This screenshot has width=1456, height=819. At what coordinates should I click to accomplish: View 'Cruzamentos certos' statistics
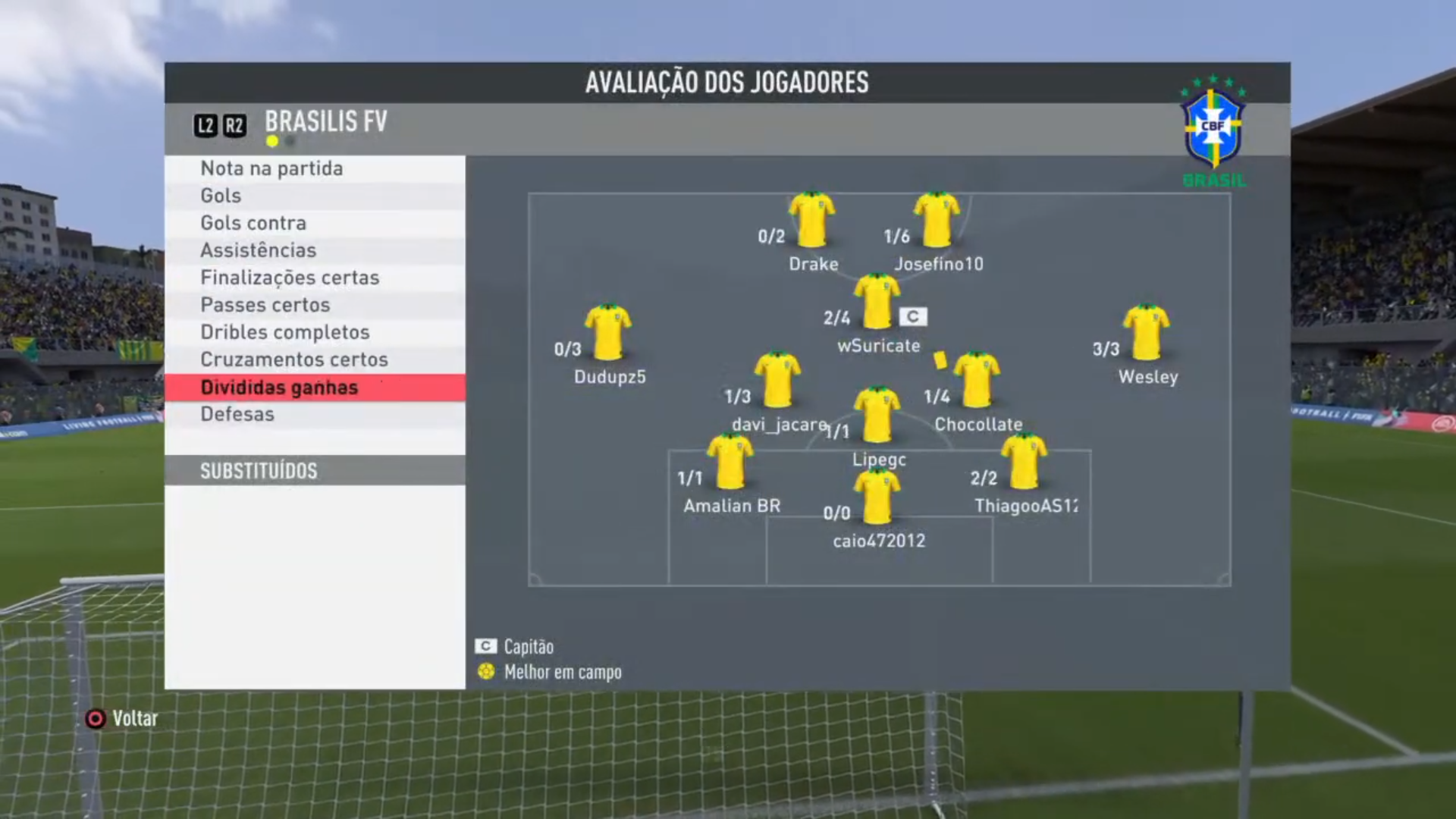pos(314,359)
